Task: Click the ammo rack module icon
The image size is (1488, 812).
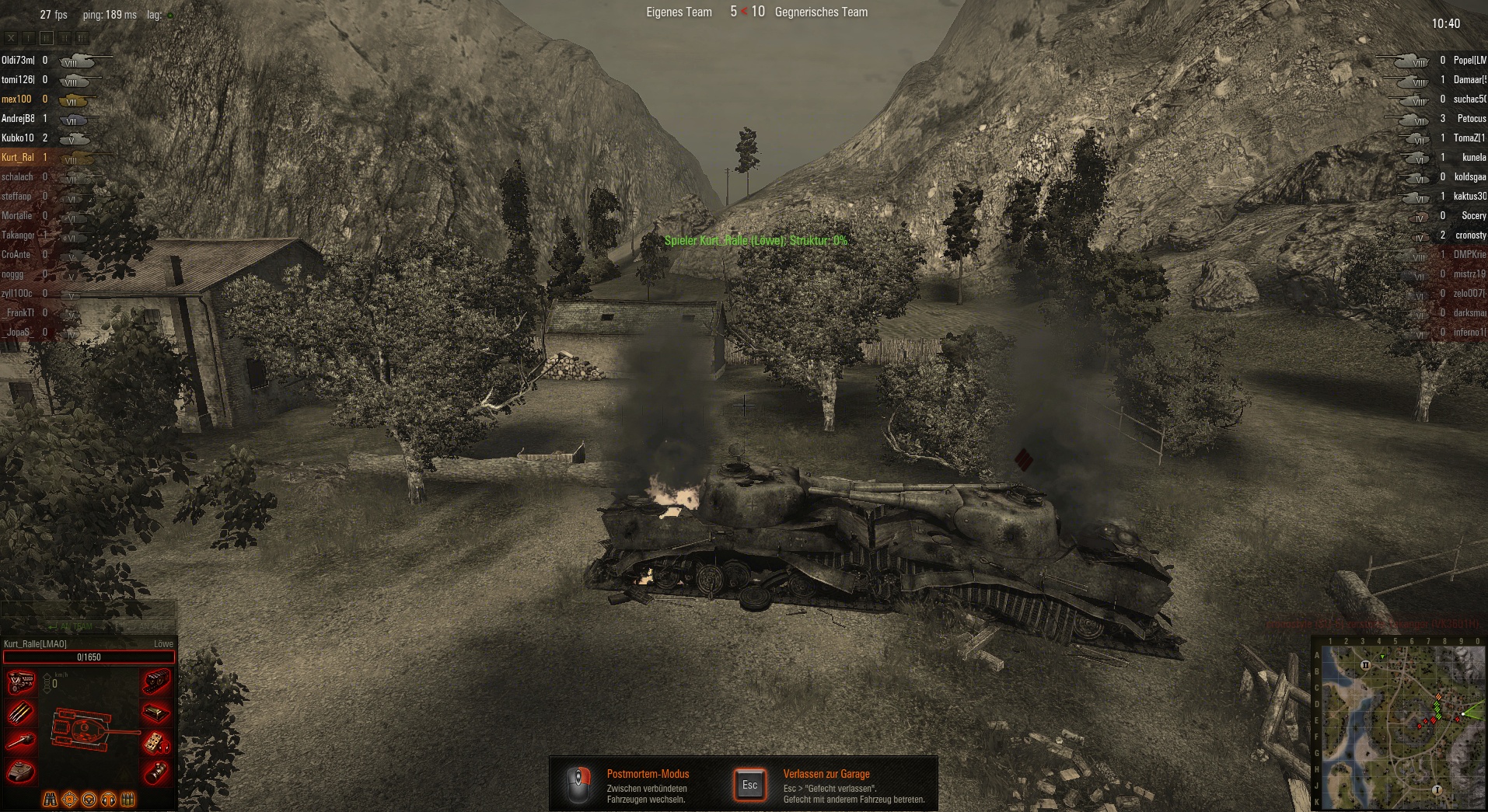Action: (x=21, y=712)
